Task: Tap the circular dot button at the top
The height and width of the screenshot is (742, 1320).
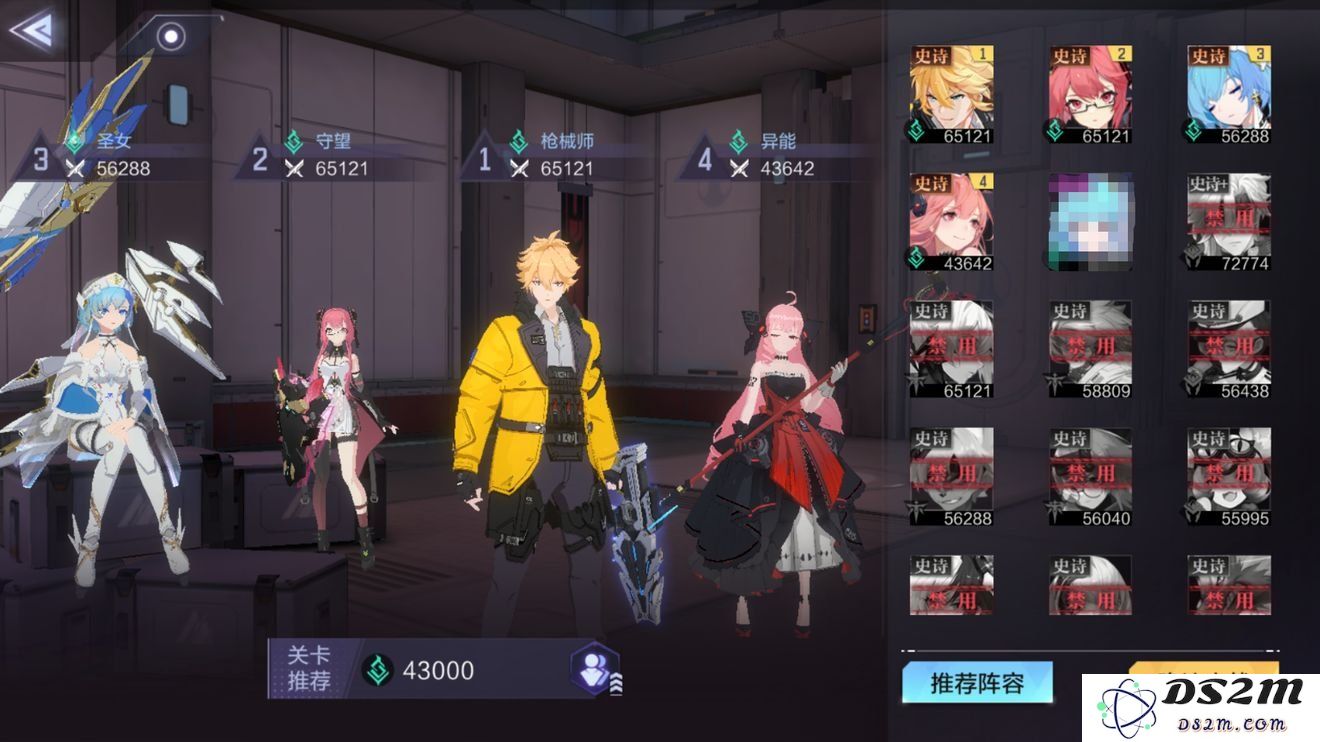Action: 172,37
